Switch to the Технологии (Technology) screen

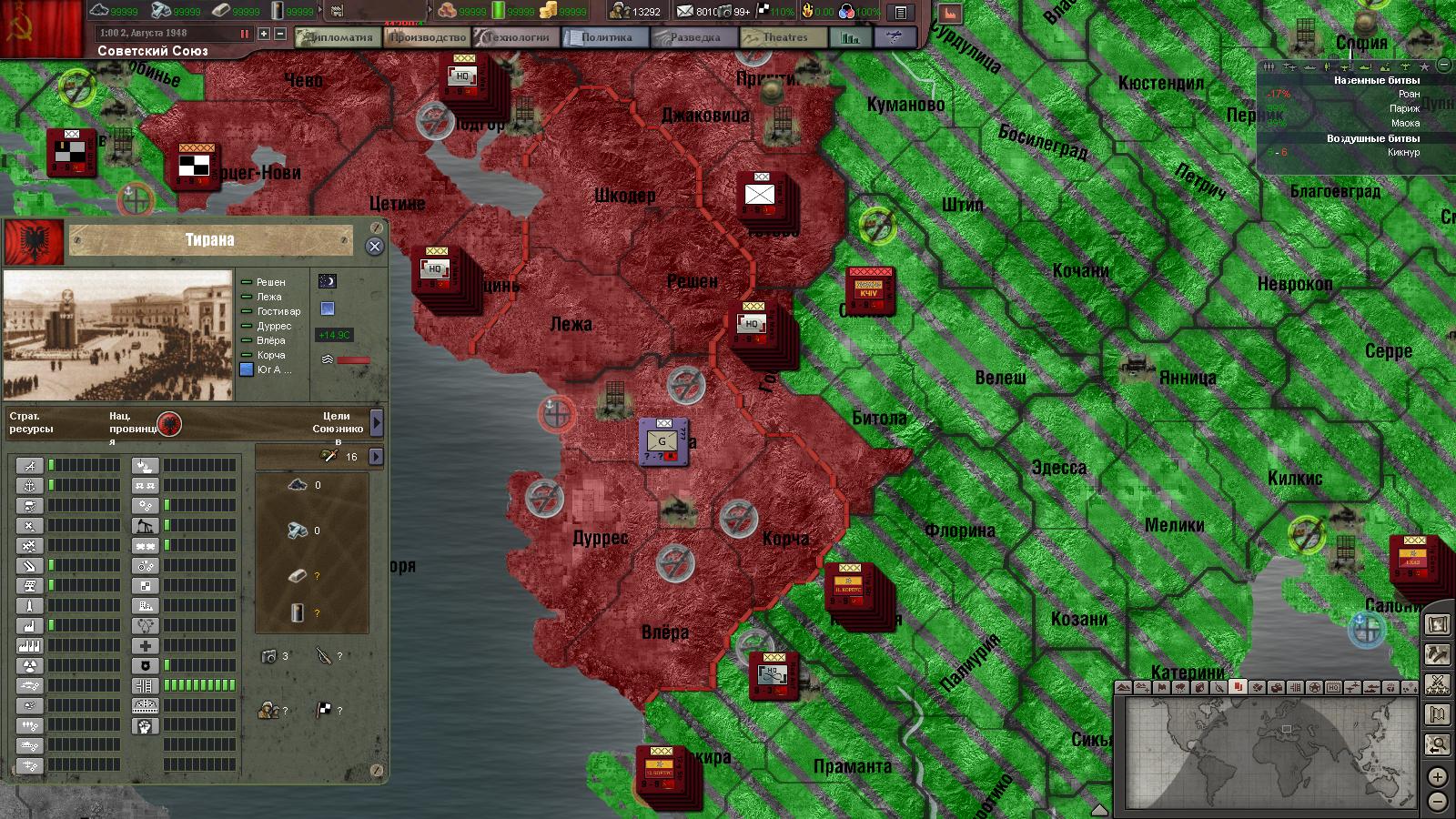[x=516, y=37]
